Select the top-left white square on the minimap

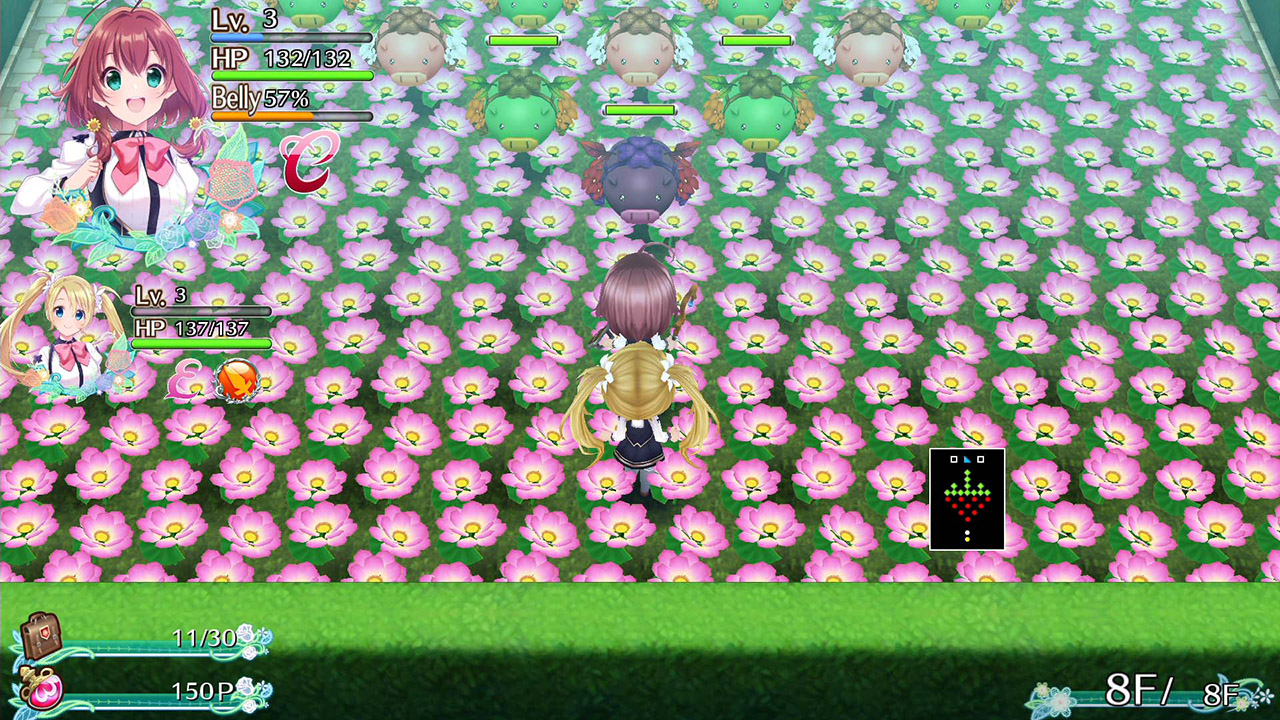[954, 459]
